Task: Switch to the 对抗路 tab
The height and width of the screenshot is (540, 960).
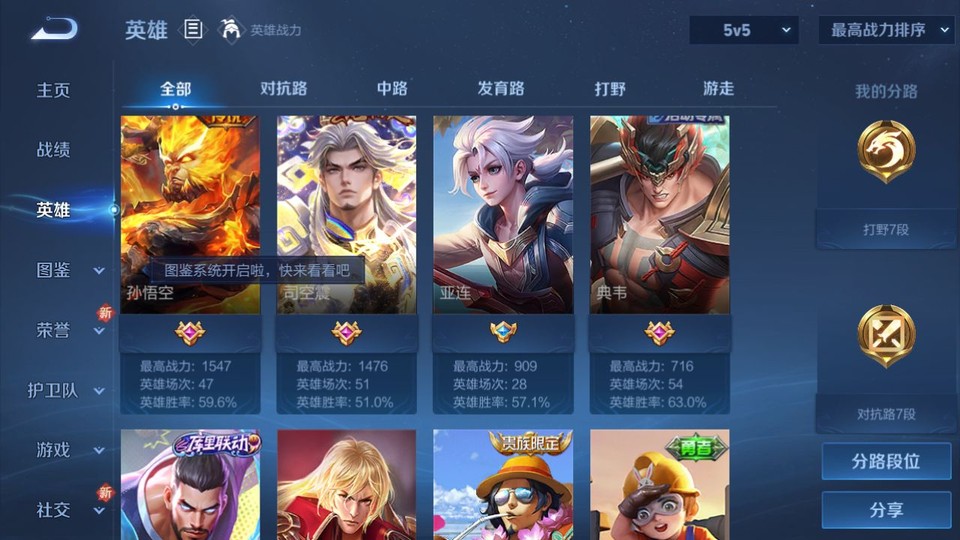Action: (283, 88)
